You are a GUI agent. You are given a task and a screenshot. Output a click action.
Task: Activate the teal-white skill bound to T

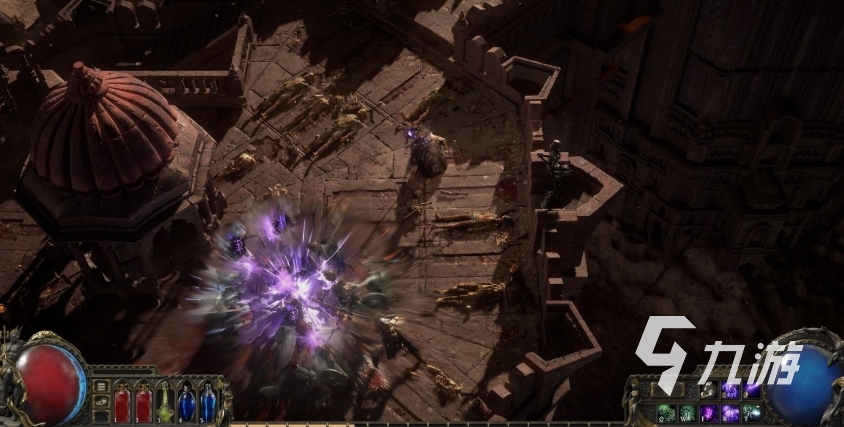point(752,412)
